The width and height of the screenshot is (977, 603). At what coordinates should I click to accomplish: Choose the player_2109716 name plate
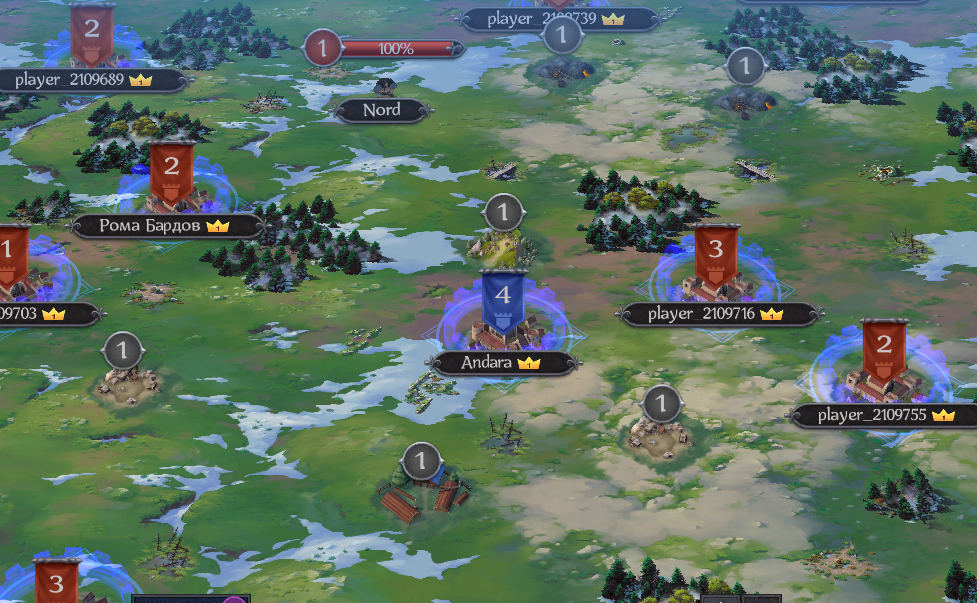pyautogui.click(x=715, y=314)
